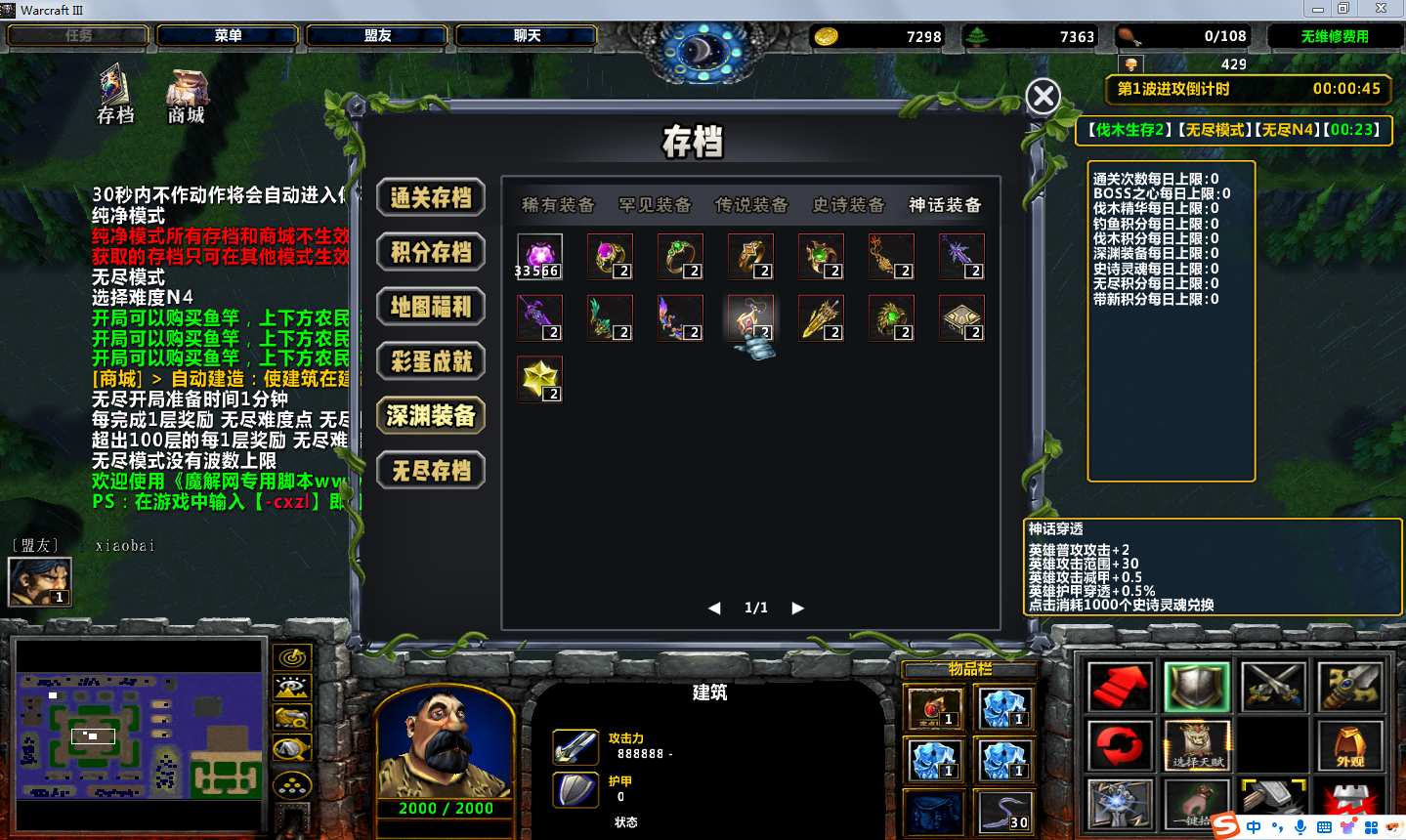Open the 通关存档 section

click(x=431, y=198)
